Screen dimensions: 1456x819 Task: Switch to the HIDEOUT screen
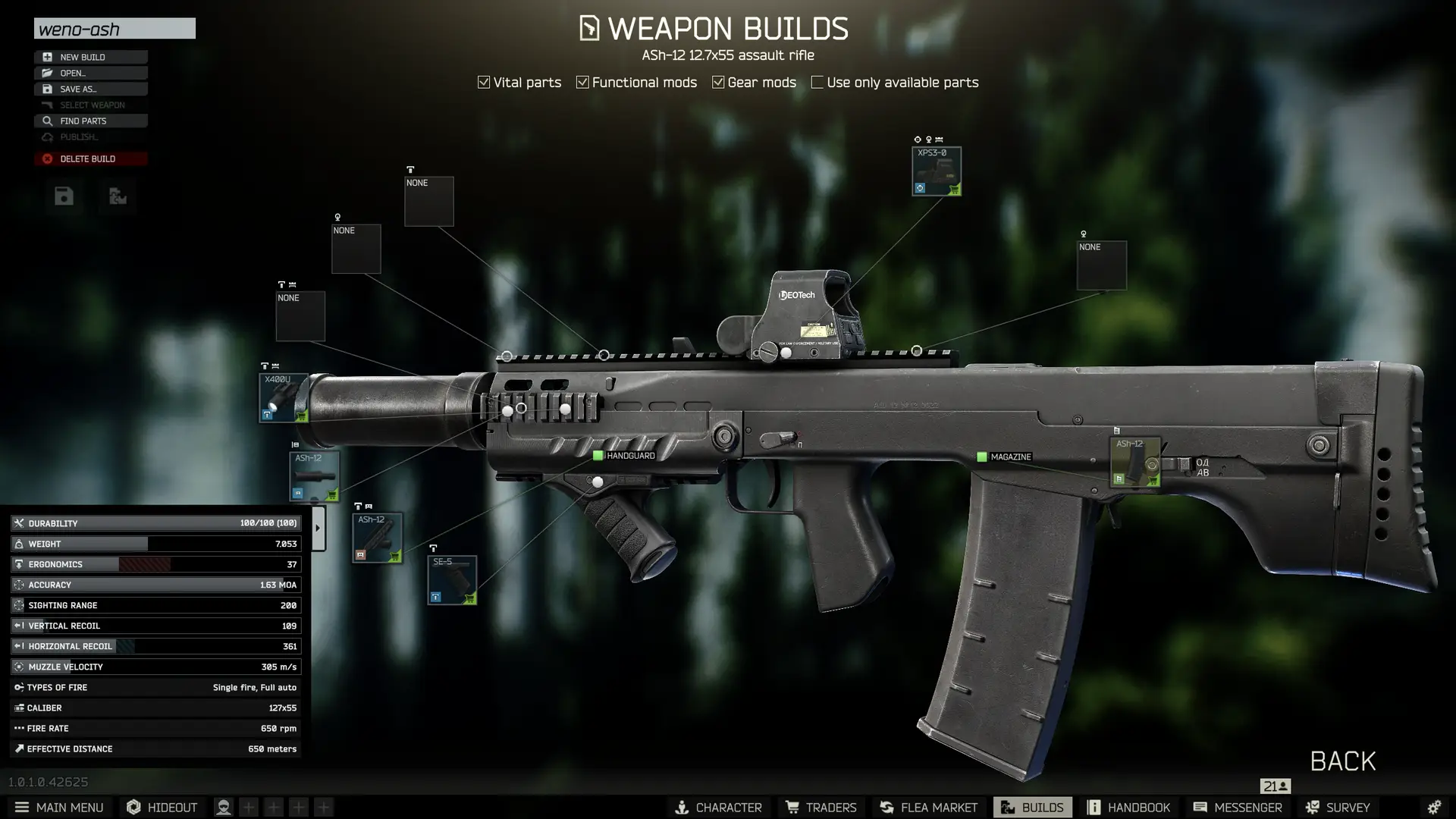click(162, 808)
